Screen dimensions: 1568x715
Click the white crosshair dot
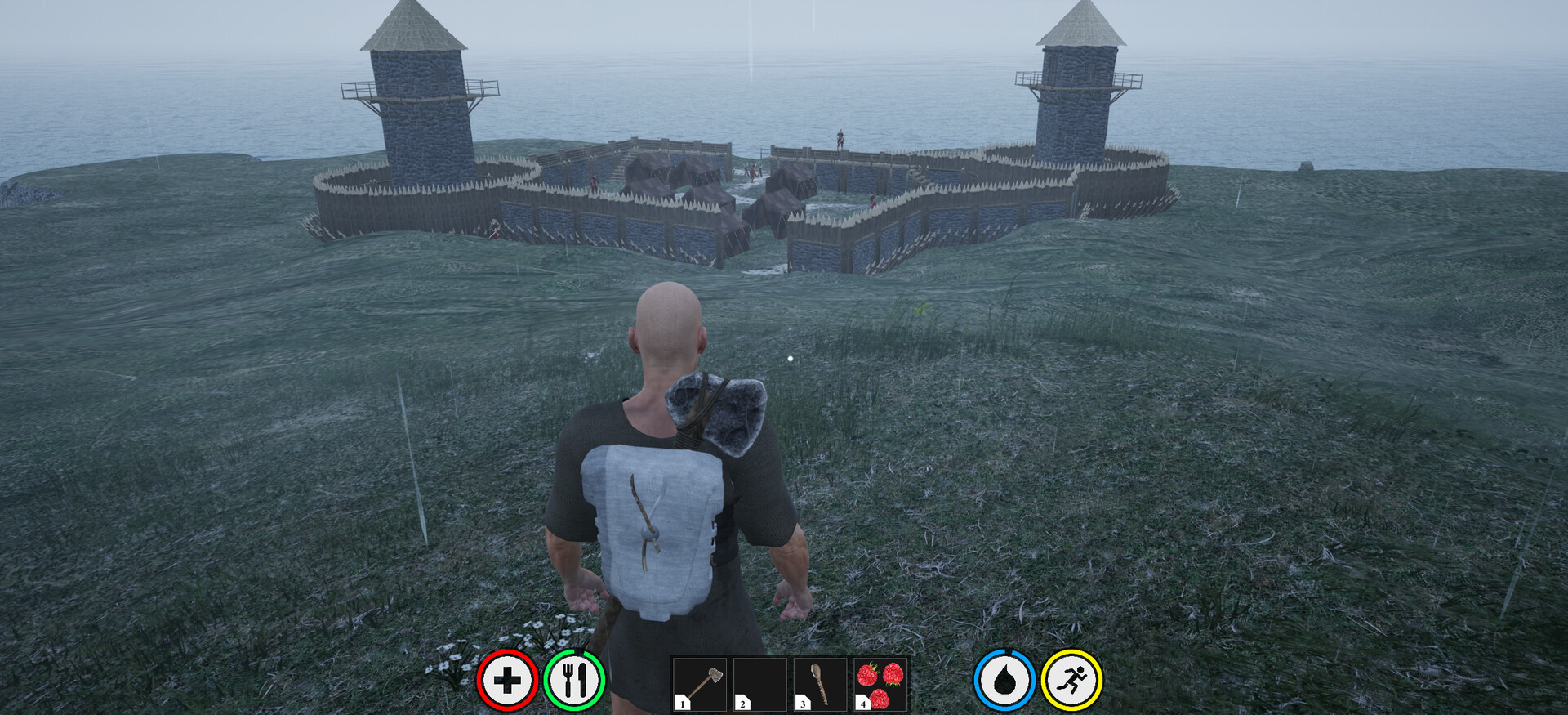point(791,357)
